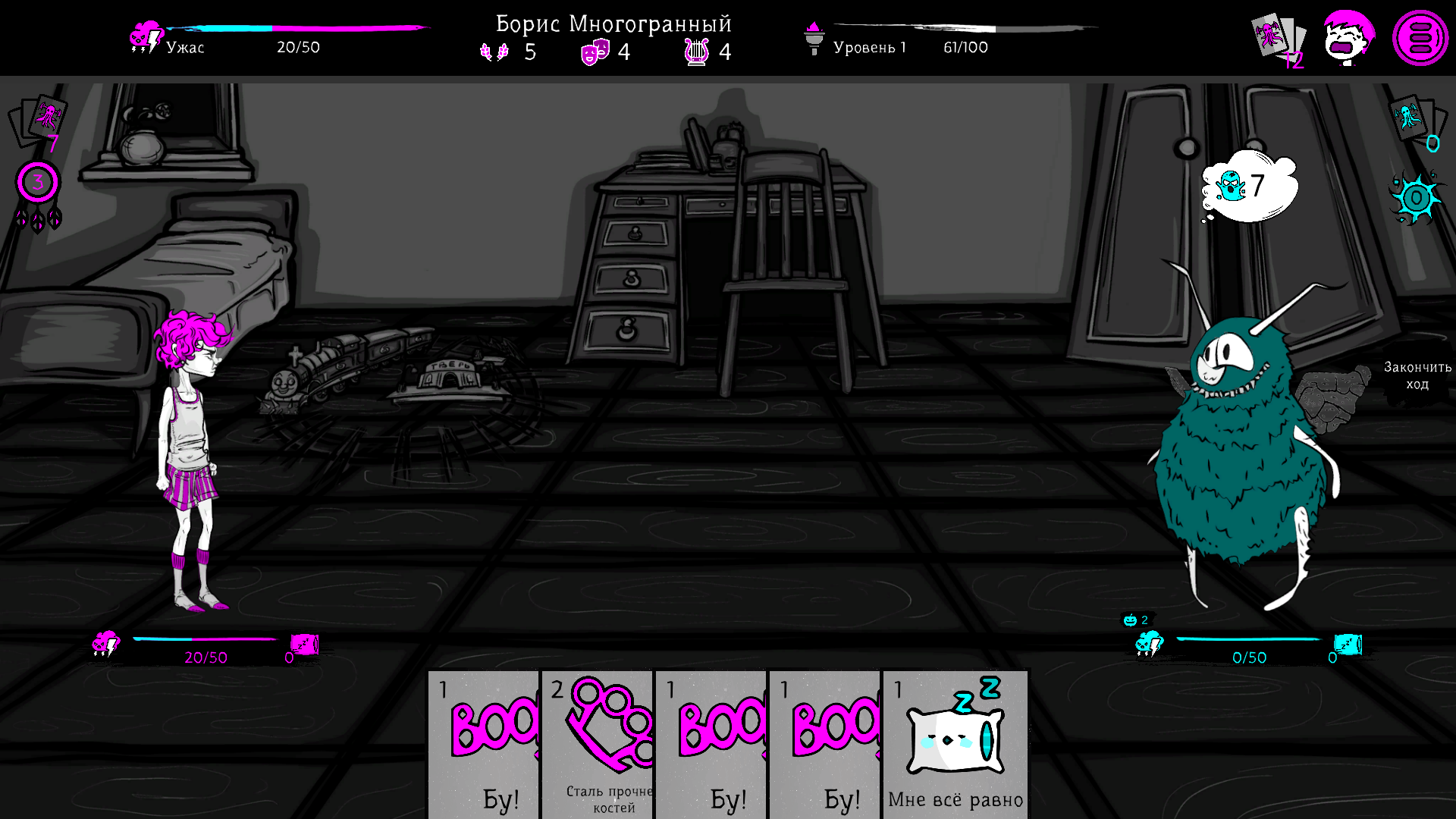Select the "Сталь прочнее костей" knuckles card
Viewport: 1456px width, 819px height.
coord(598,743)
